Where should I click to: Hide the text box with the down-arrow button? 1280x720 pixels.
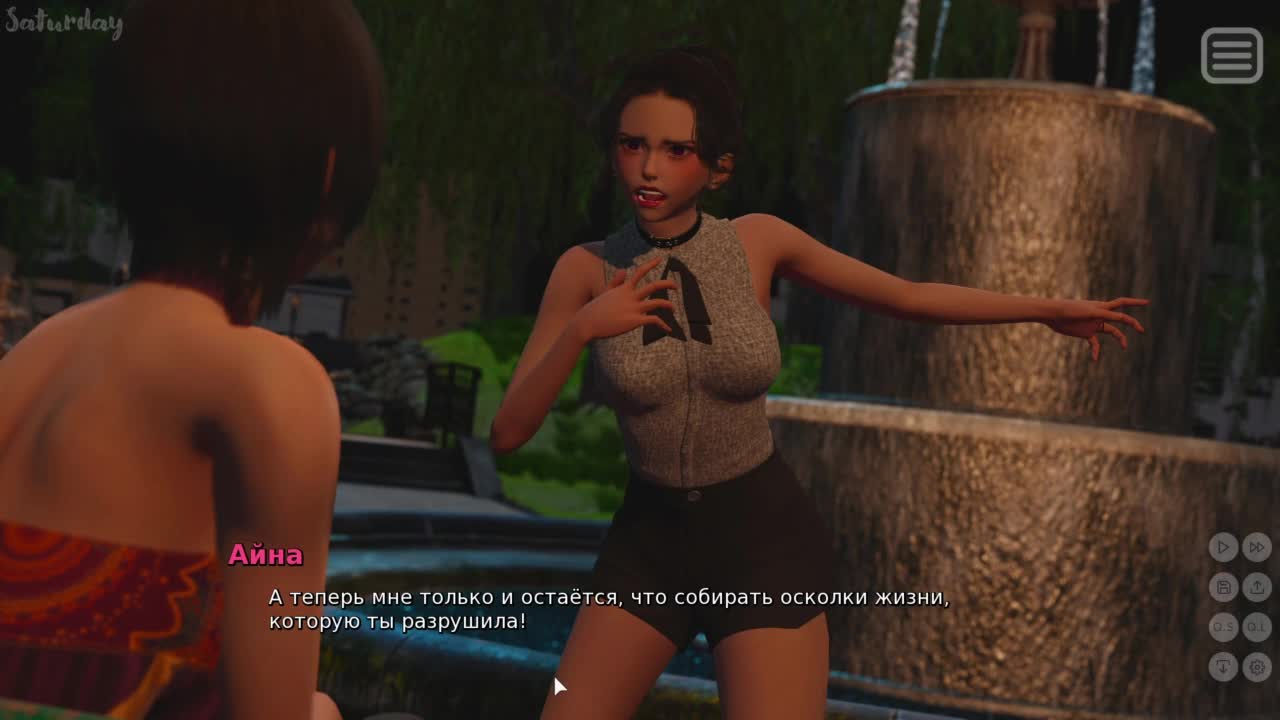[x=1223, y=667]
